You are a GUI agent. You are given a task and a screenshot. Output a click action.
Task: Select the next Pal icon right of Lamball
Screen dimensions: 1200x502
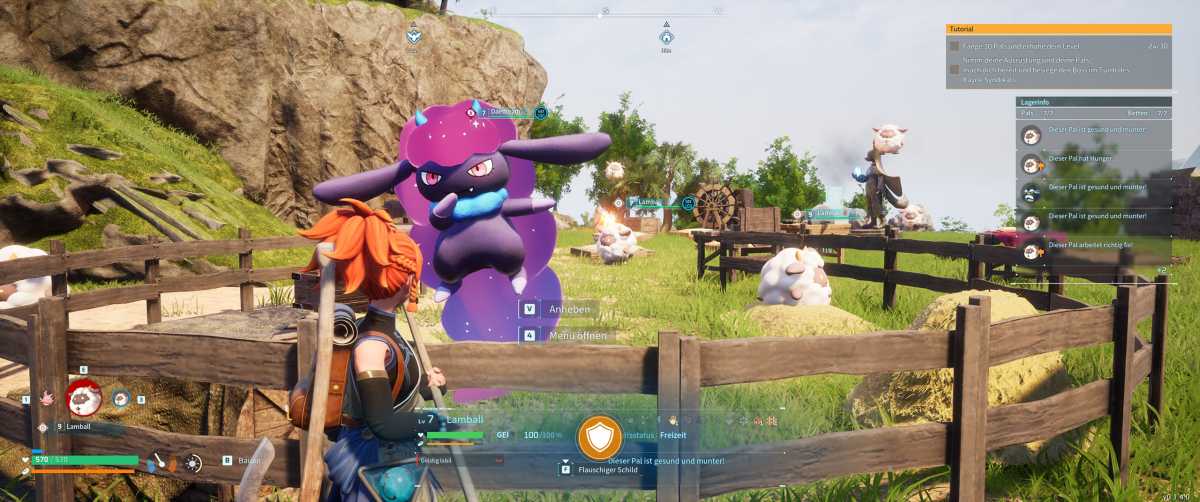[x=121, y=399]
